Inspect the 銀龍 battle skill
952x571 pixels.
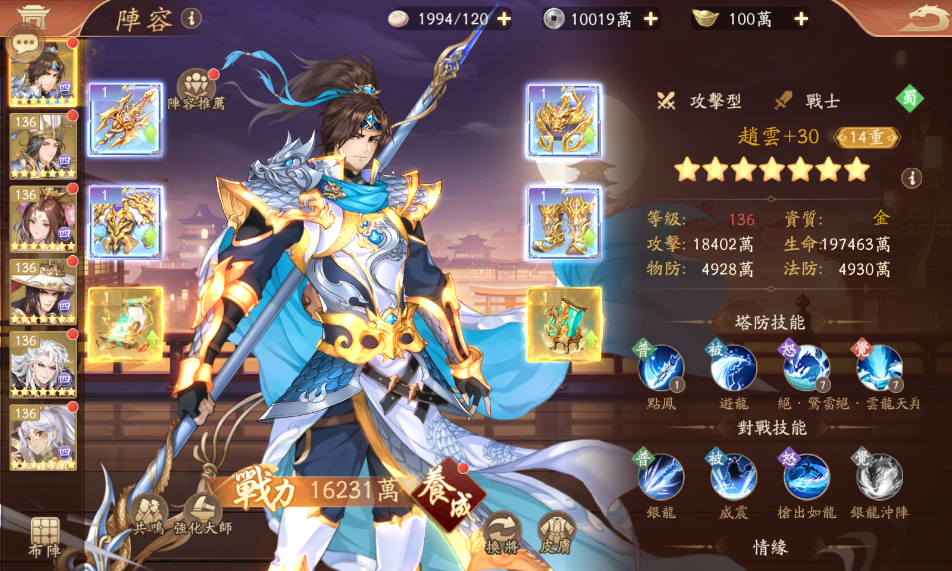(661, 477)
